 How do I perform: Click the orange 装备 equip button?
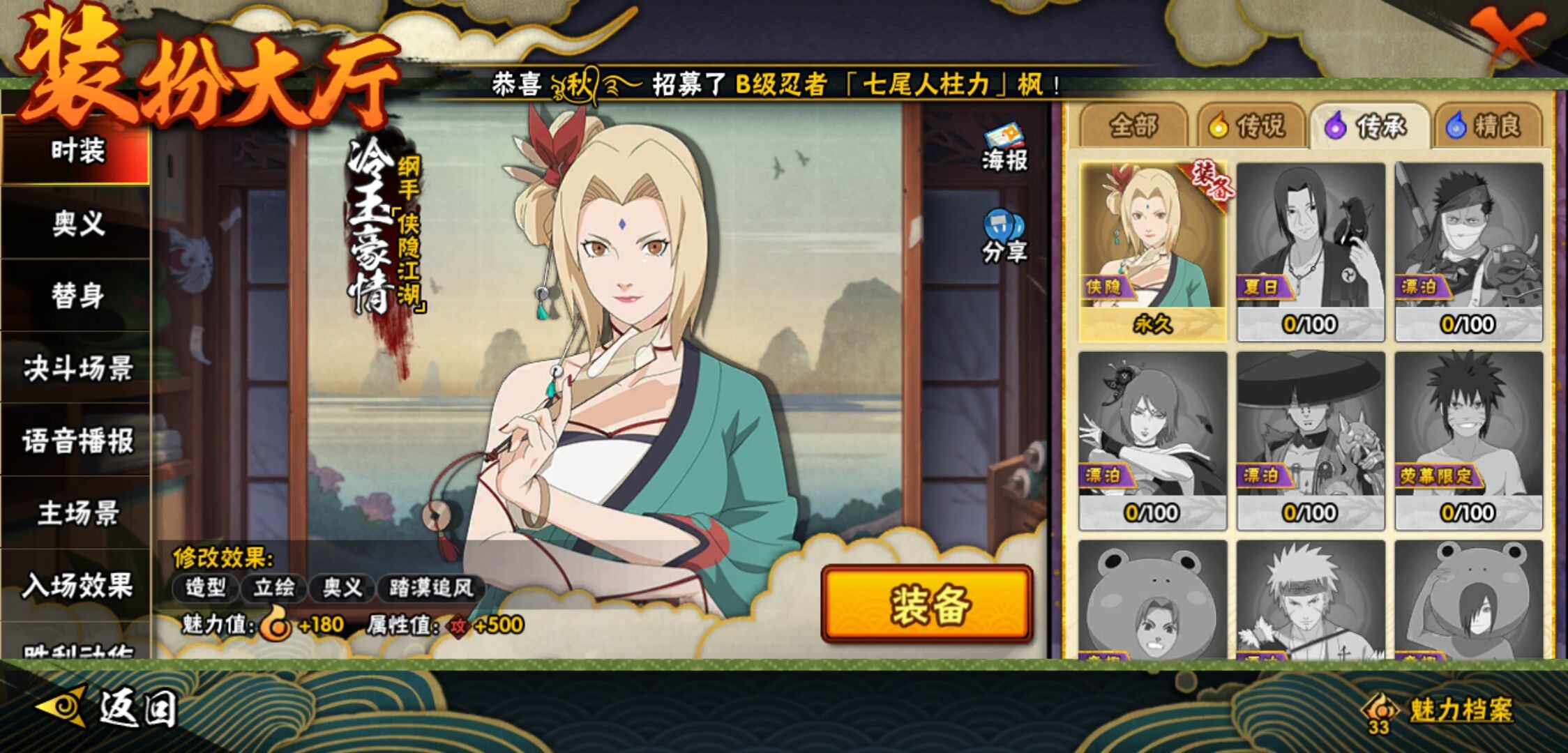(926, 604)
